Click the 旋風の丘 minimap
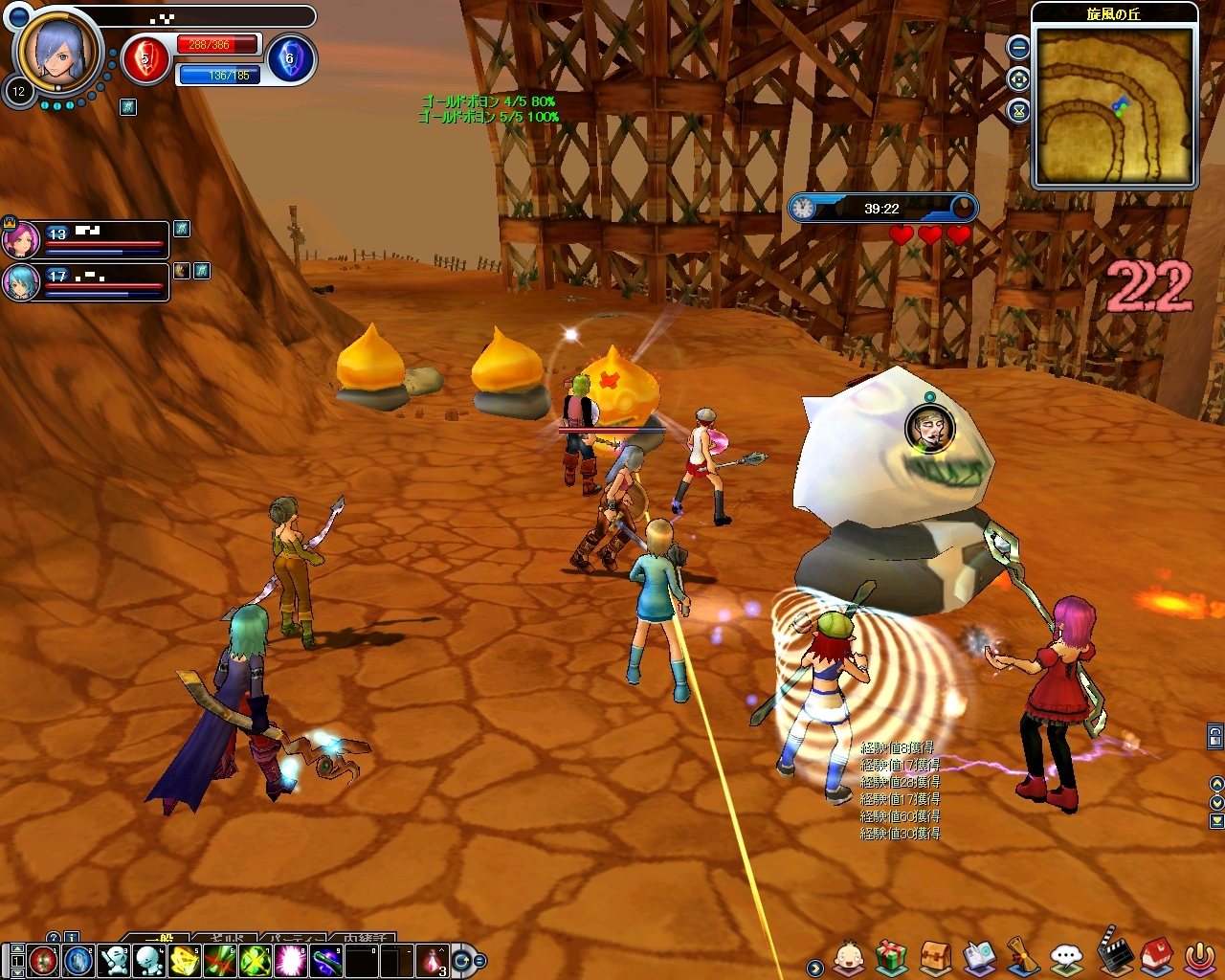Viewport: 1225px width, 980px height. 1114,104
